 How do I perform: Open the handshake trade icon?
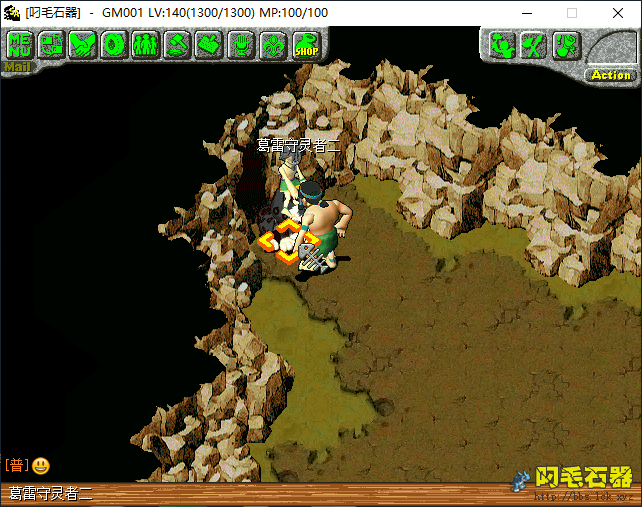click(83, 44)
